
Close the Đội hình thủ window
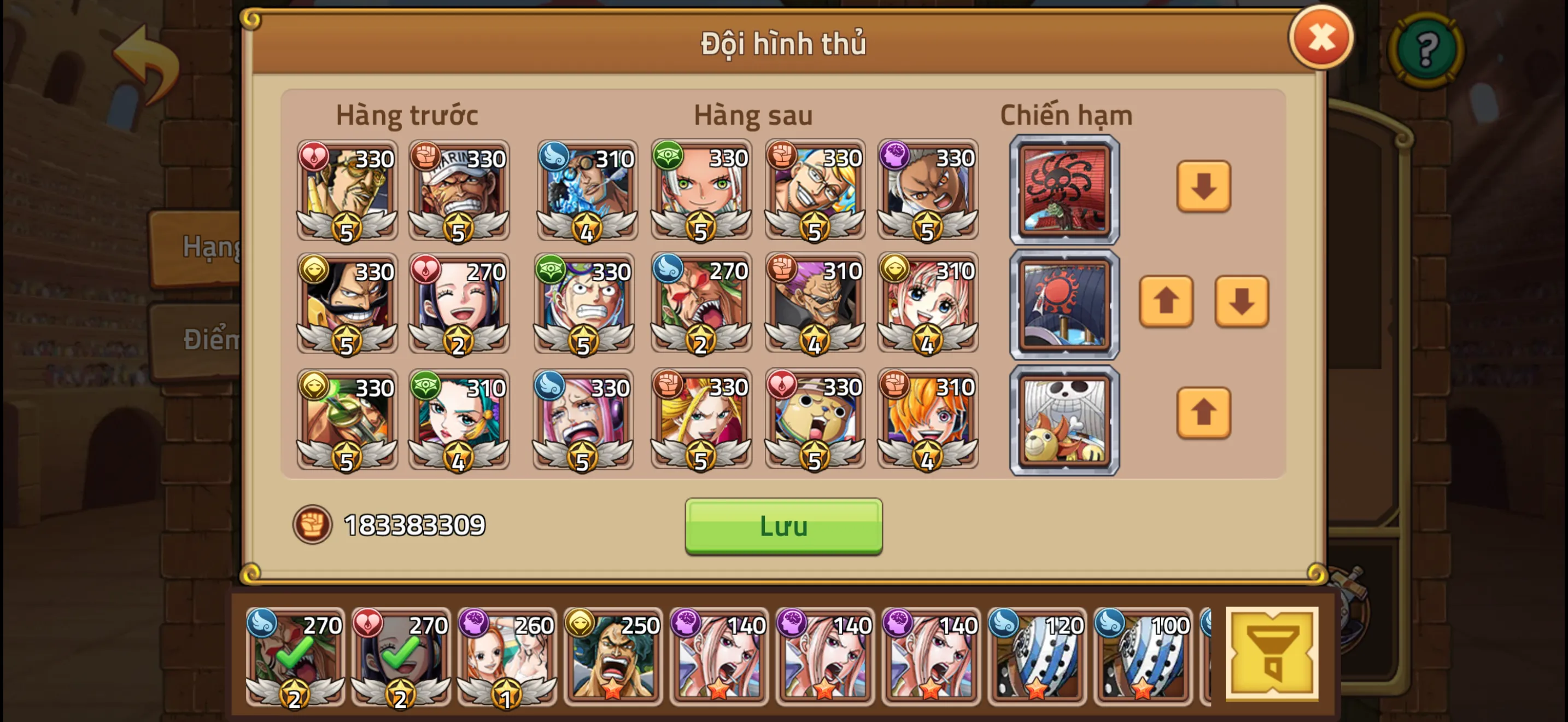coord(1320,38)
